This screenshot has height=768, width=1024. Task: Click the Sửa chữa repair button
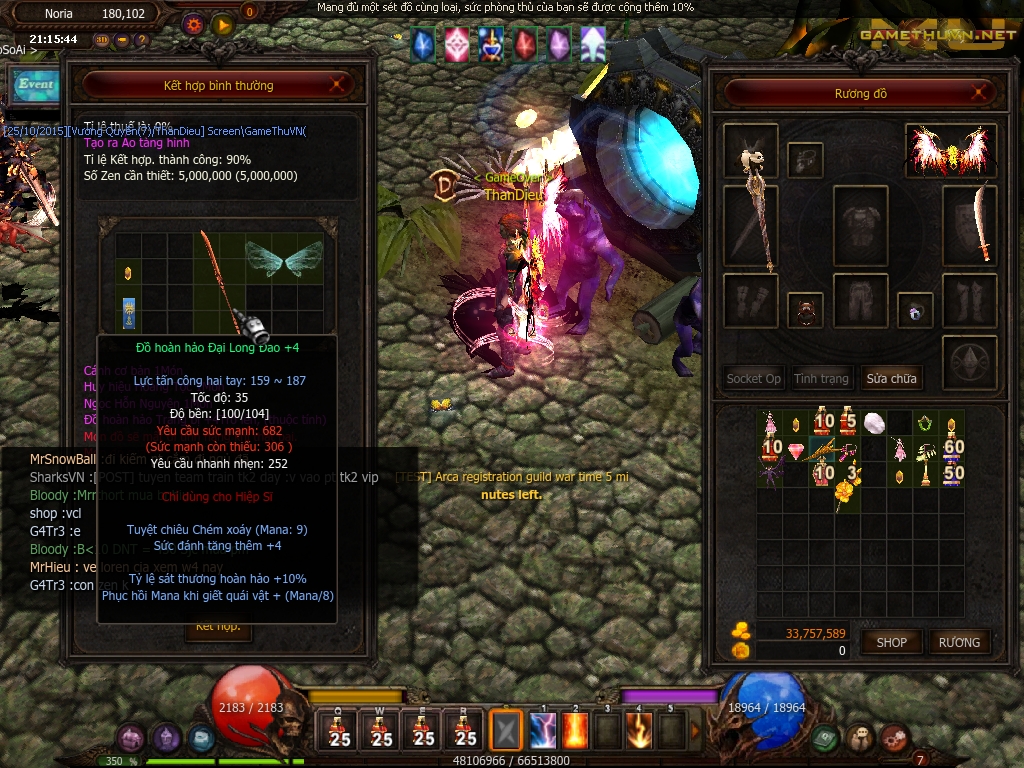coord(891,379)
